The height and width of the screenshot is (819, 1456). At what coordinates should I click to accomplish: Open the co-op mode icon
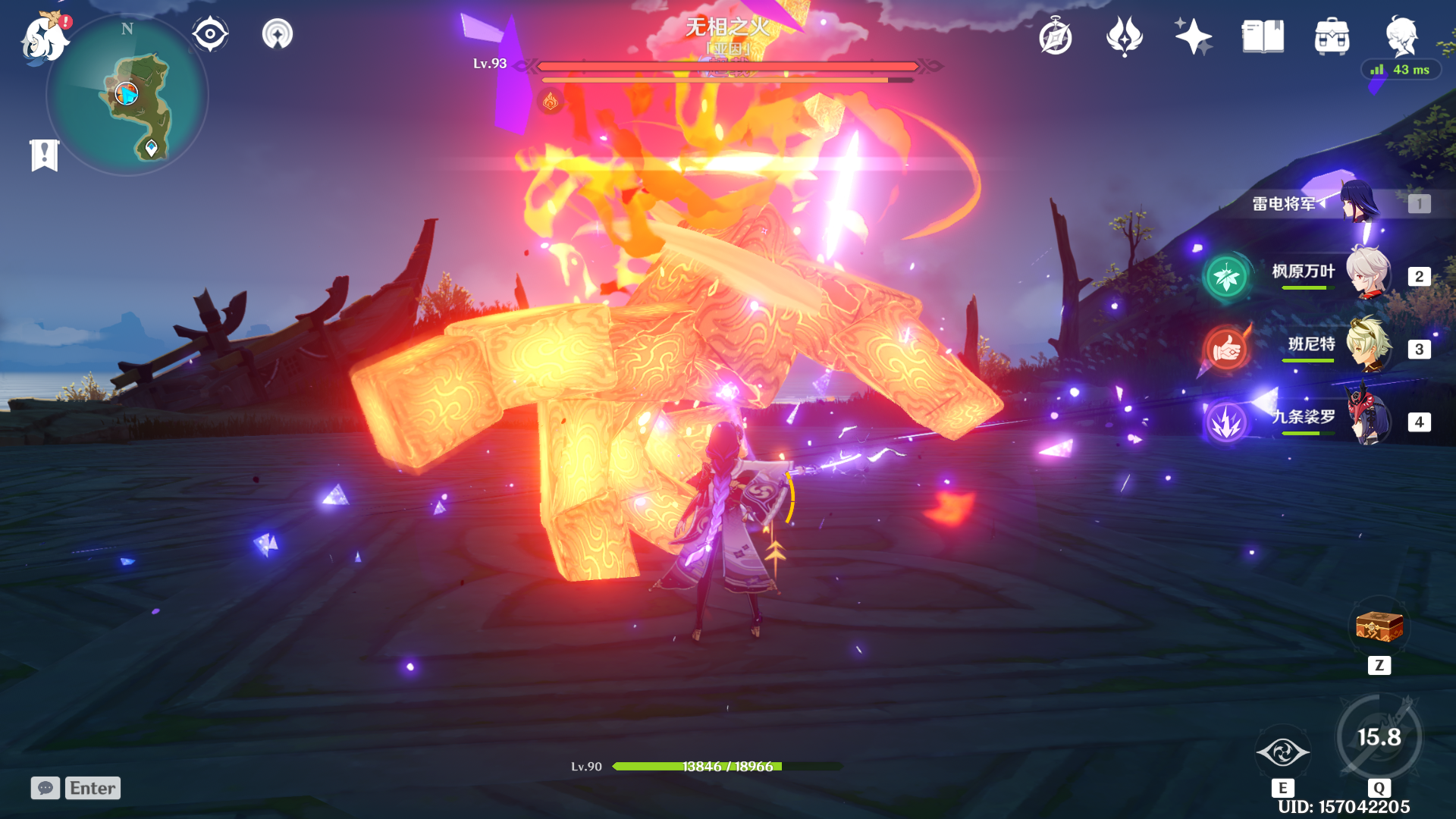tap(278, 34)
